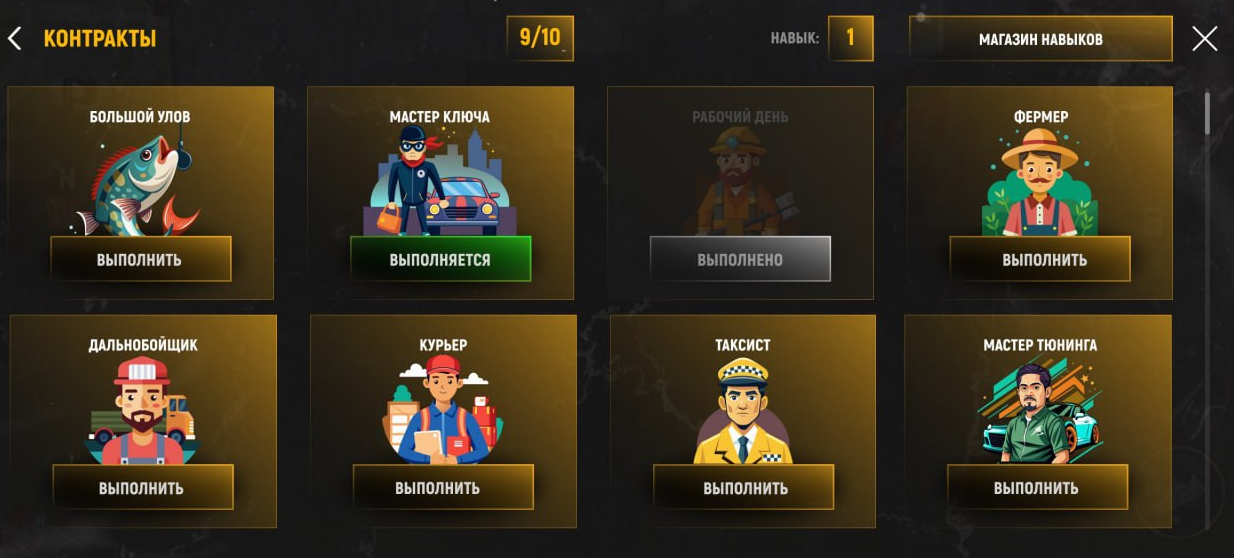1234x558 pixels.
Task: Click the grey Выполнено button
Action: (740, 260)
